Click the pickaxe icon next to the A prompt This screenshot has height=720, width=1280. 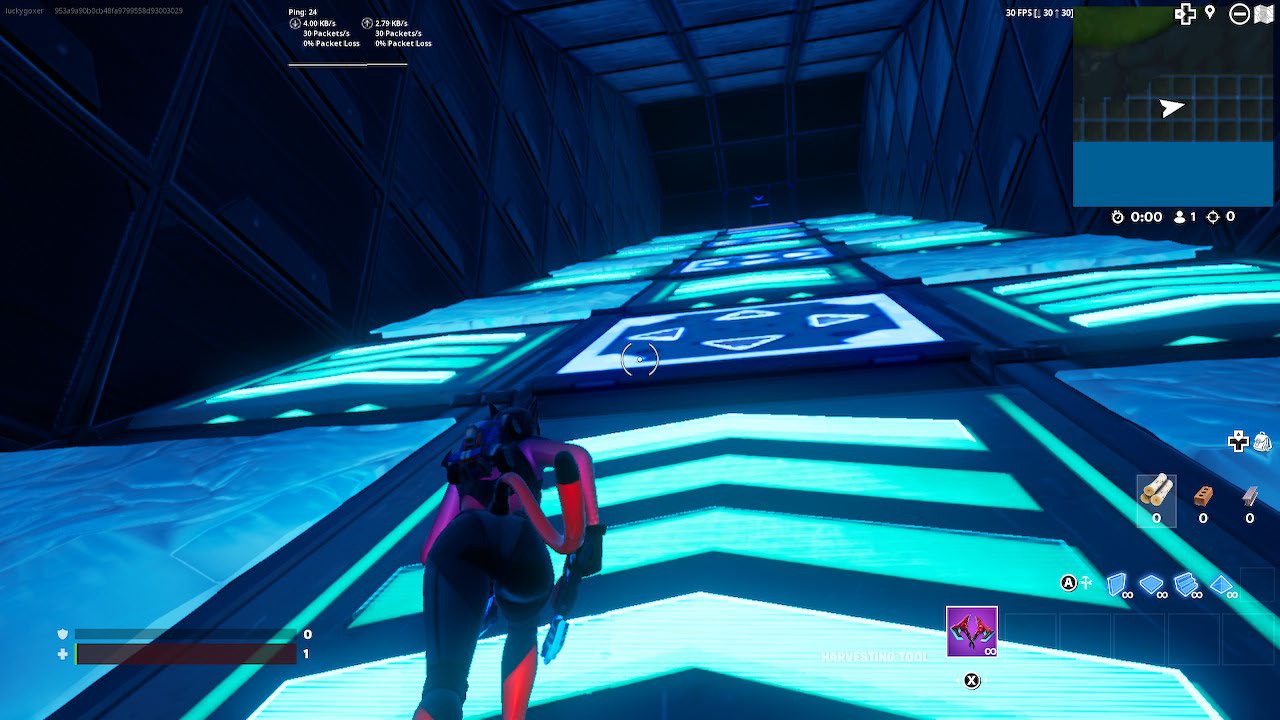click(x=1086, y=581)
